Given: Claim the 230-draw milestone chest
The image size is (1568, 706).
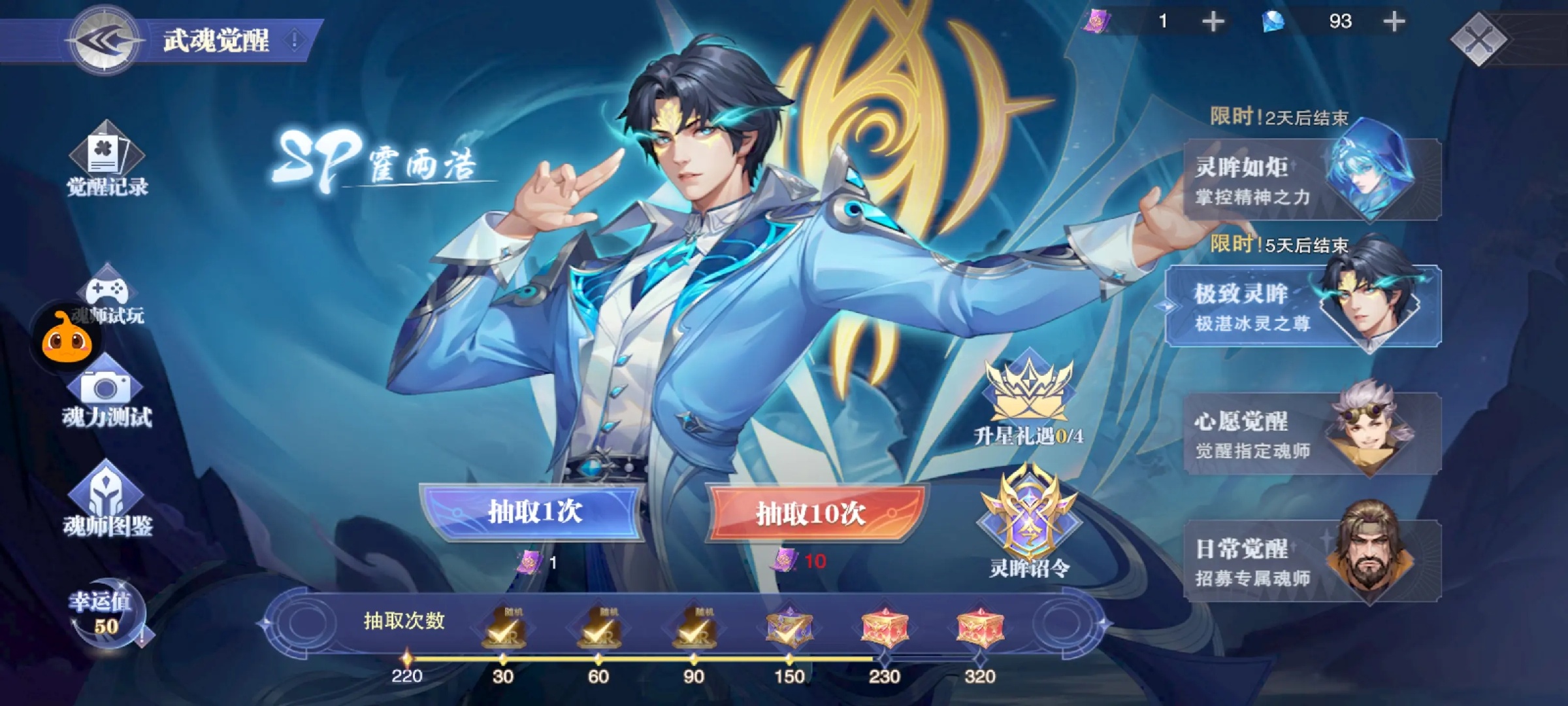Looking at the screenshot, I should (884, 629).
